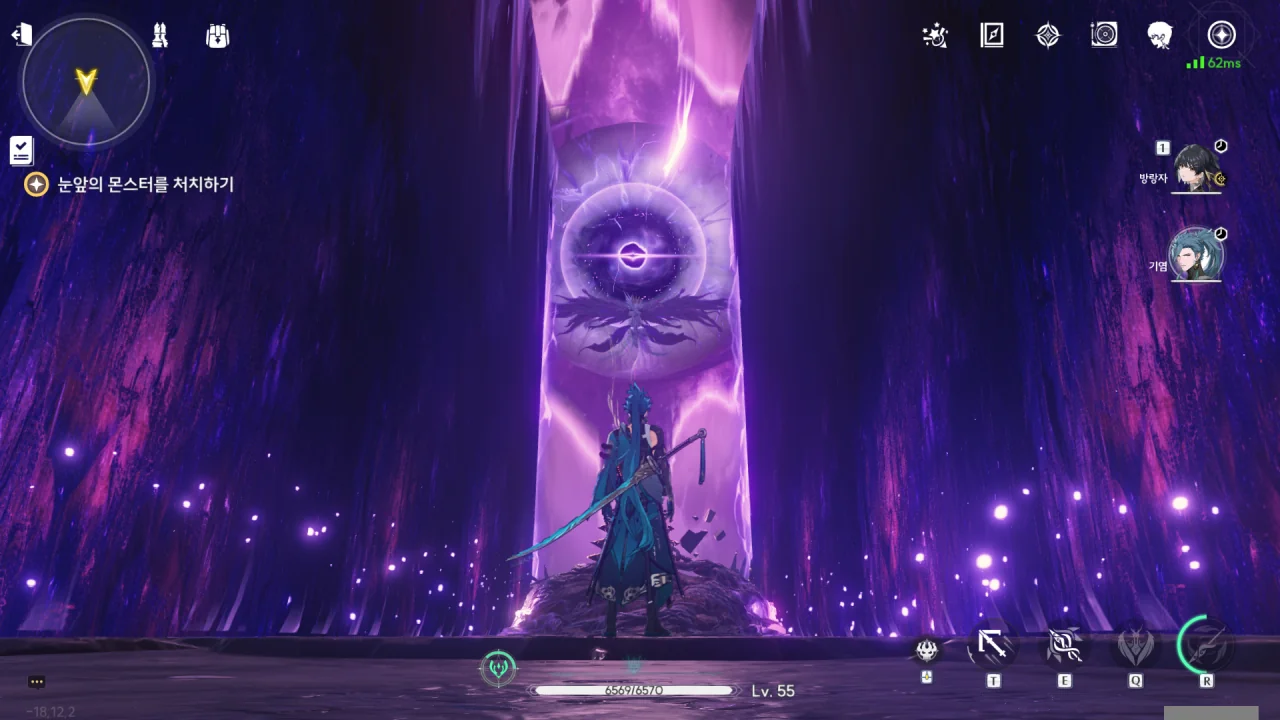Open the character head profile icon
The image size is (1280, 720).
tap(1160, 36)
